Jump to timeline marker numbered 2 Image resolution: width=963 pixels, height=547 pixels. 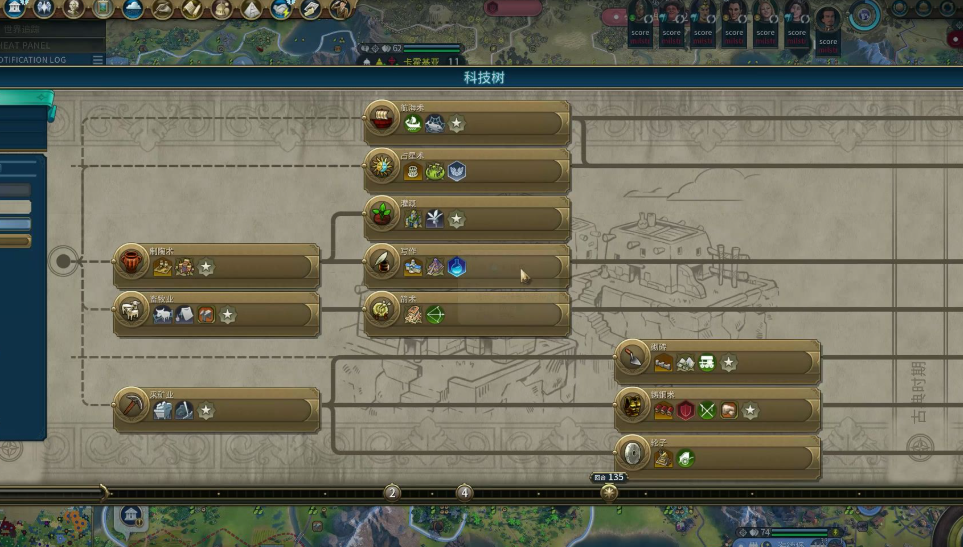click(x=392, y=492)
